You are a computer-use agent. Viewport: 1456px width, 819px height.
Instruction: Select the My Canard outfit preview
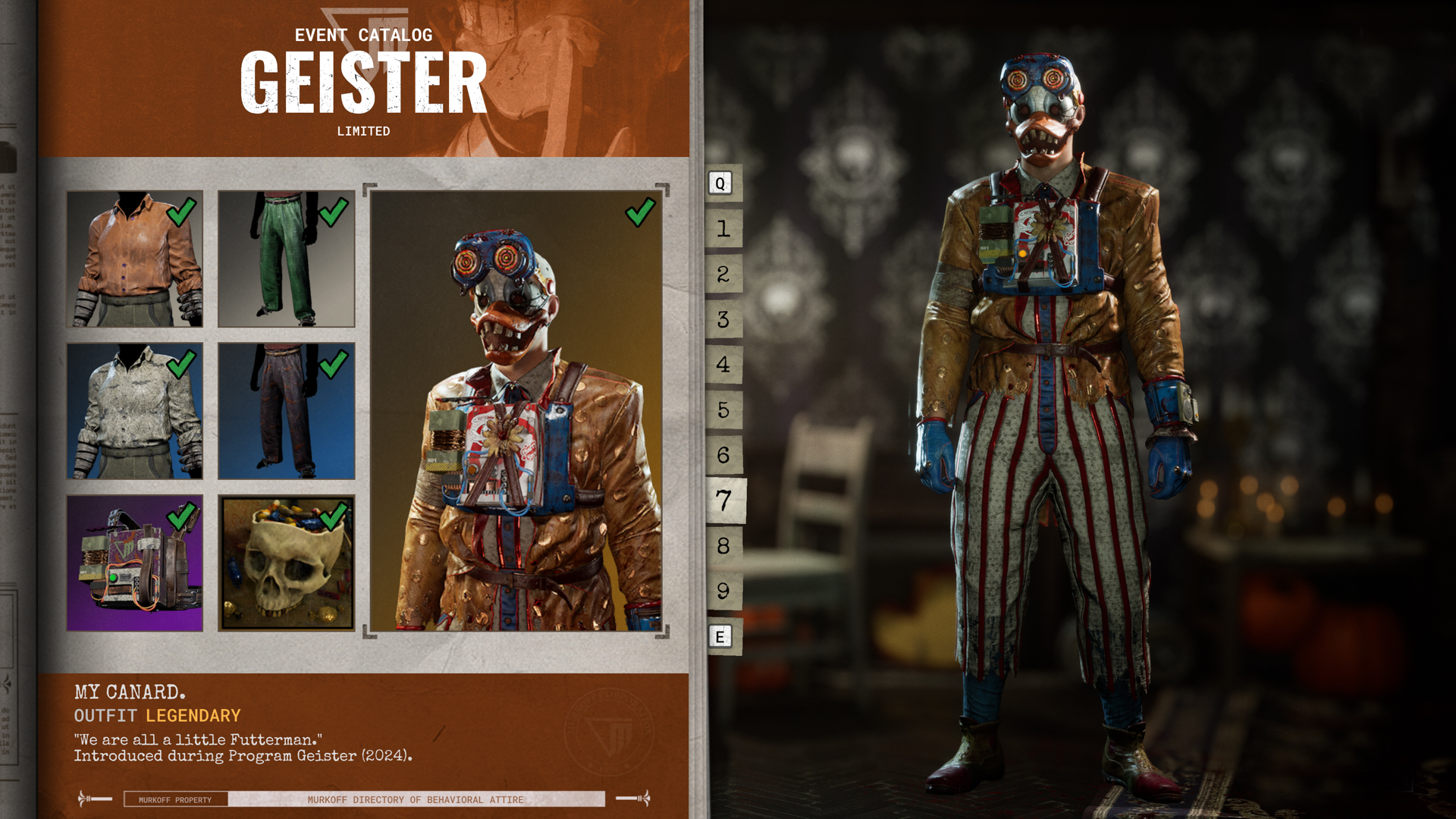(516, 410)
